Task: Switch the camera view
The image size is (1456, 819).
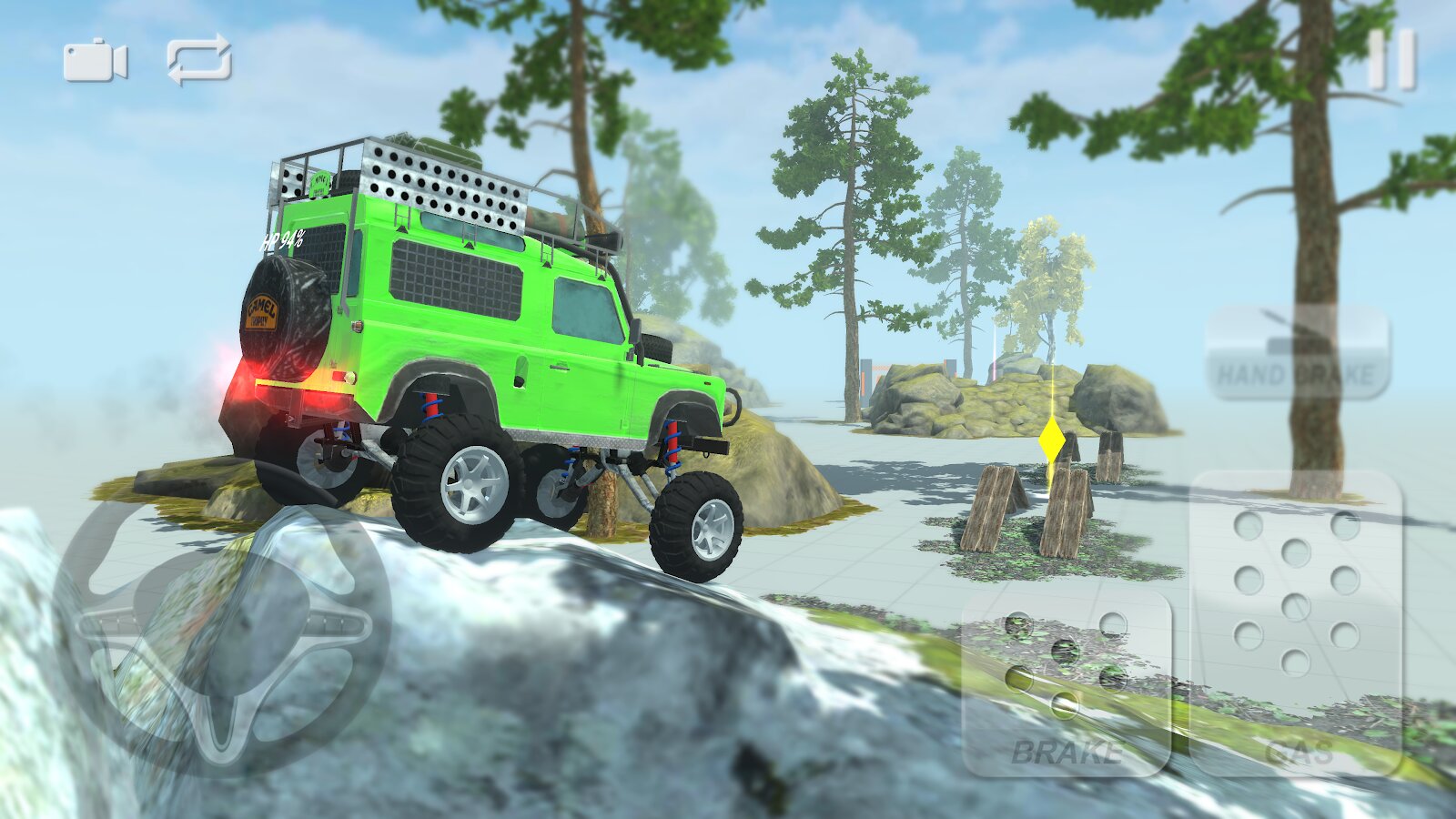Action: [x=95, y=62]
